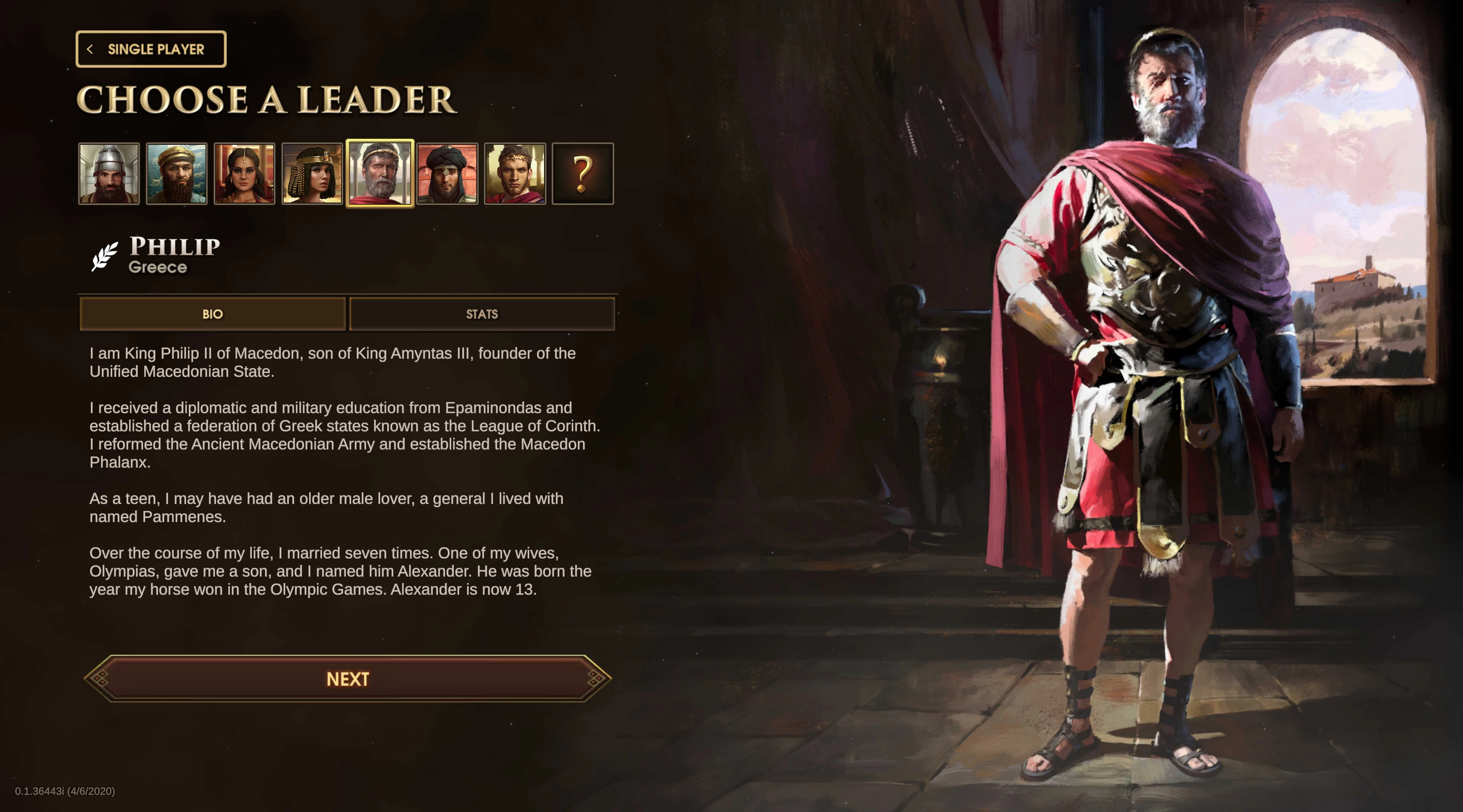Choose the random question mark leader

coord(583,174)
